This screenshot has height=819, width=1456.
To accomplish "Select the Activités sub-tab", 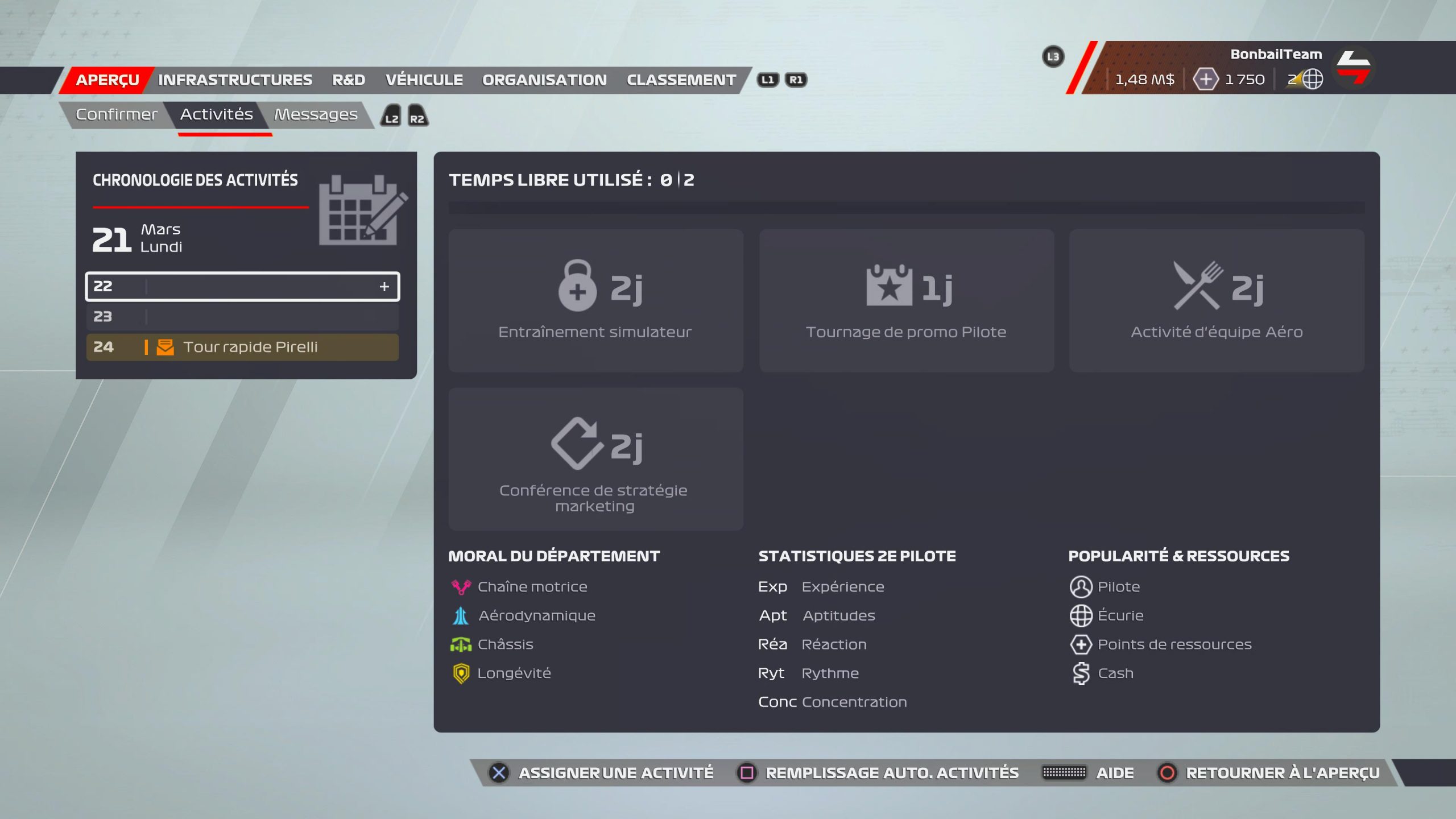I will tap(217, 114).
